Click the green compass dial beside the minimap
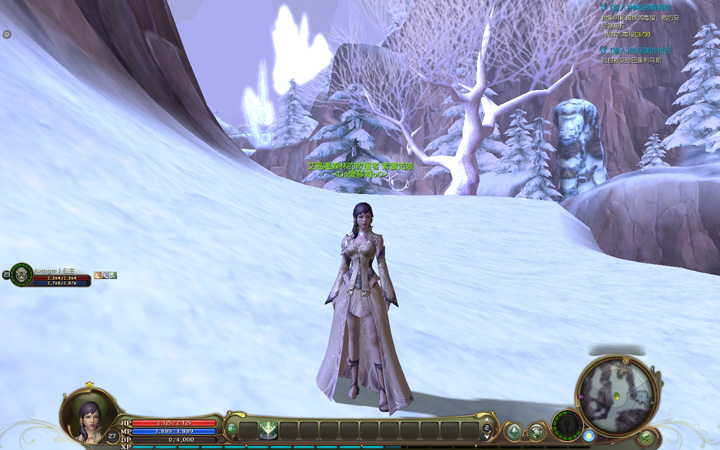This screenshot has width=720, height=450. [567, 425]
